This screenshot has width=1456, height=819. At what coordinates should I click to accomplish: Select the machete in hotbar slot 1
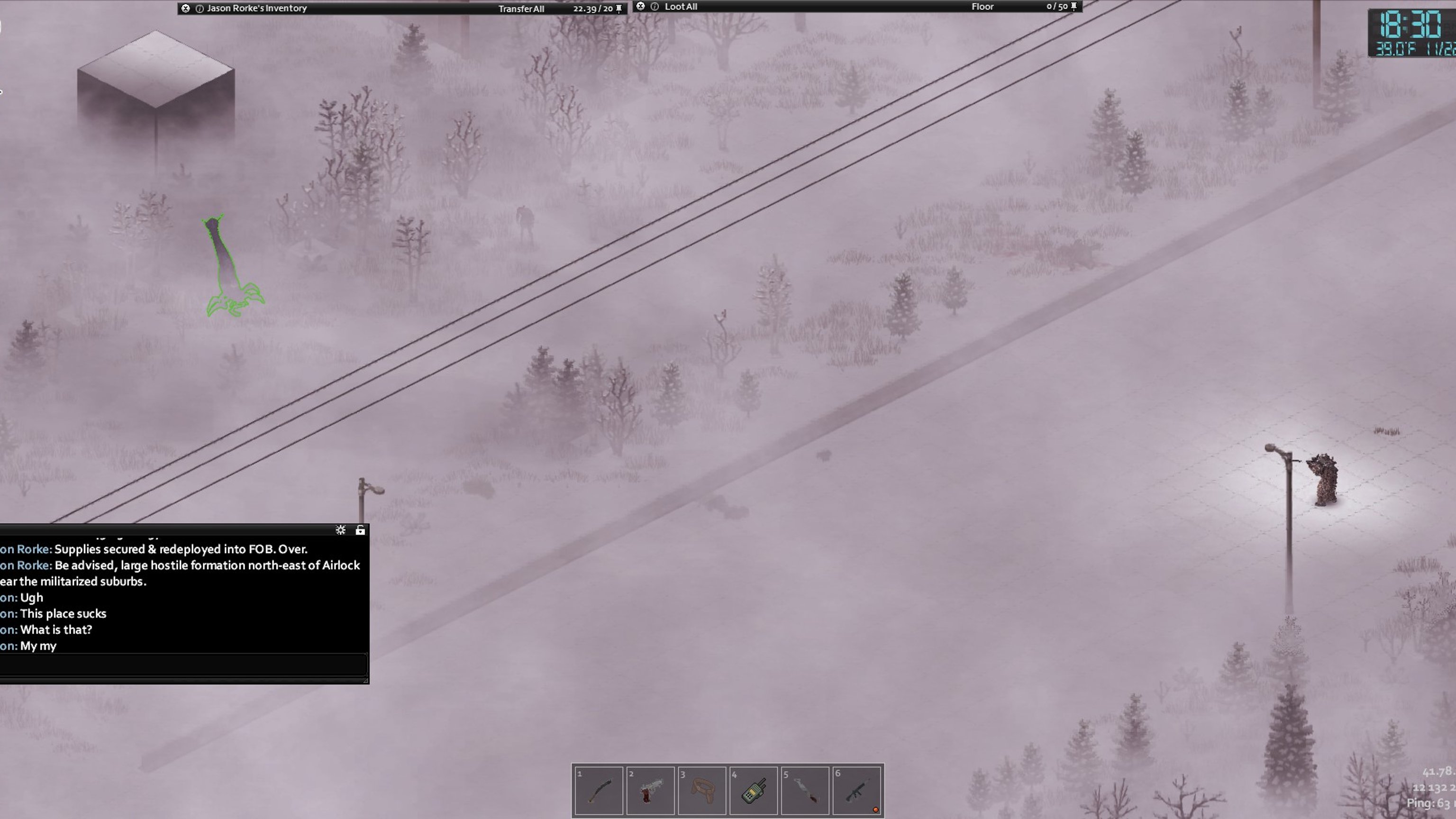coord(599,790)
